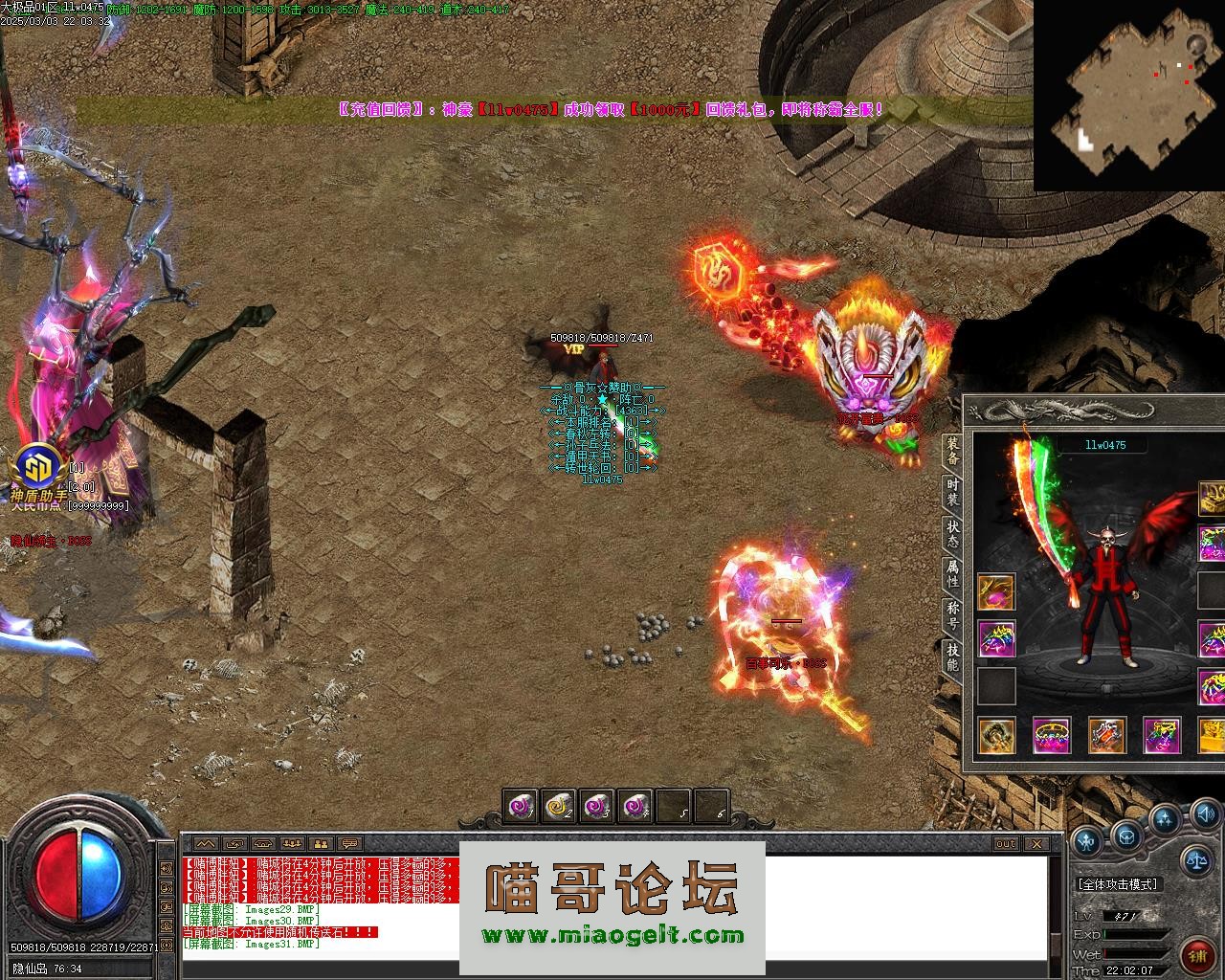Screen dimensions: 1225x980
Task: Use the purple scroll in hotbar slot 1
Action: pyautogui.click(x=521, y=807)
